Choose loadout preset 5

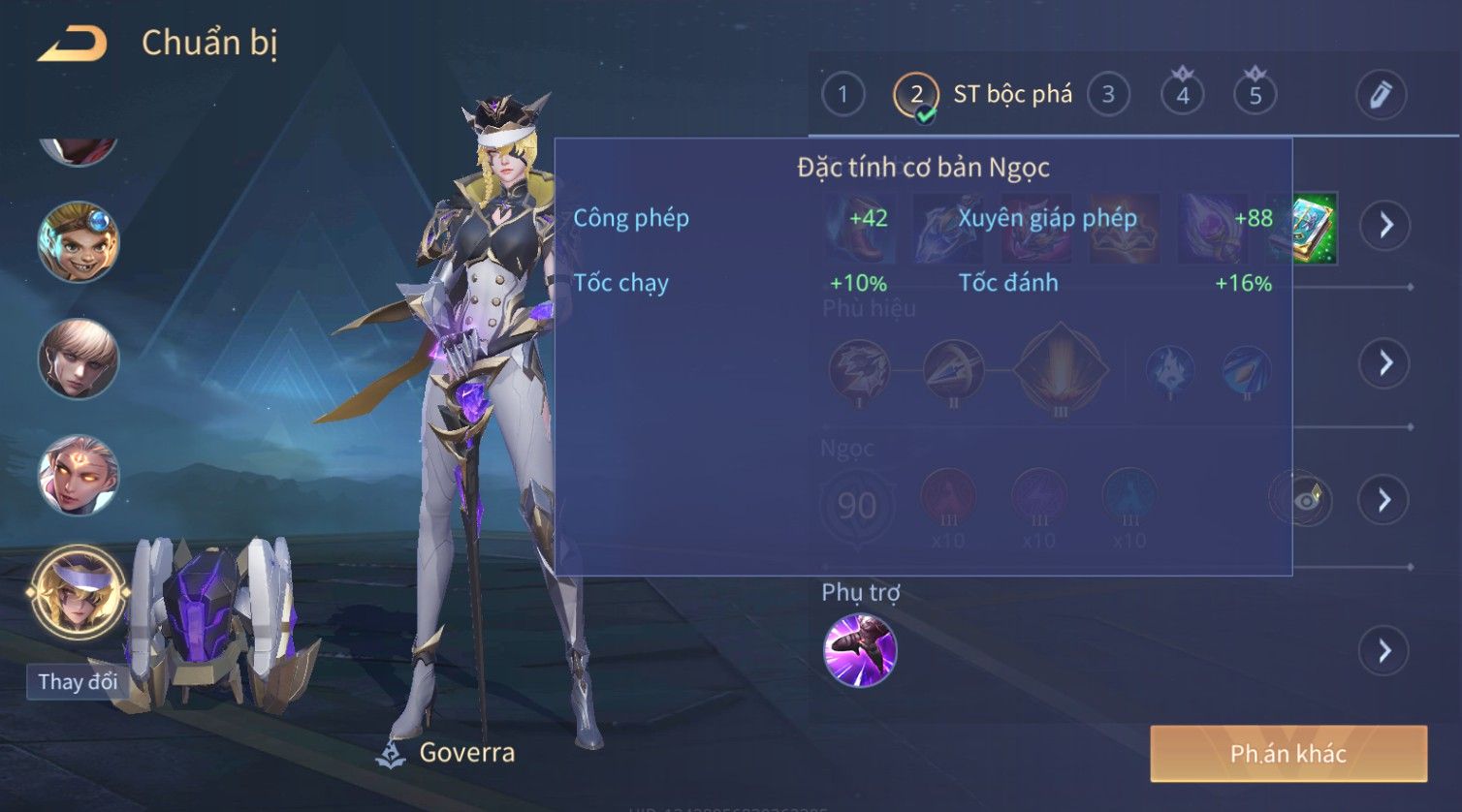1255,95
